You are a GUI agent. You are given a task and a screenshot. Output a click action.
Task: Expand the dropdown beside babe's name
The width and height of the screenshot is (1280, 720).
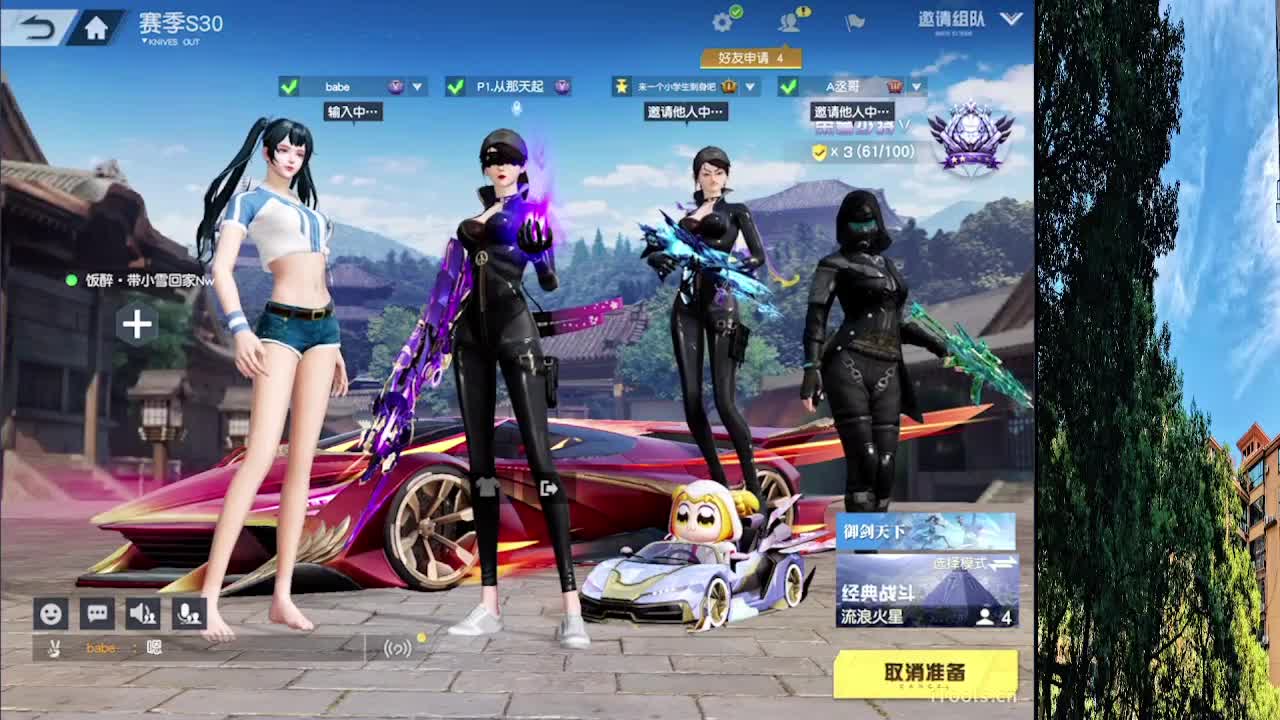click(x=417, y=86)
